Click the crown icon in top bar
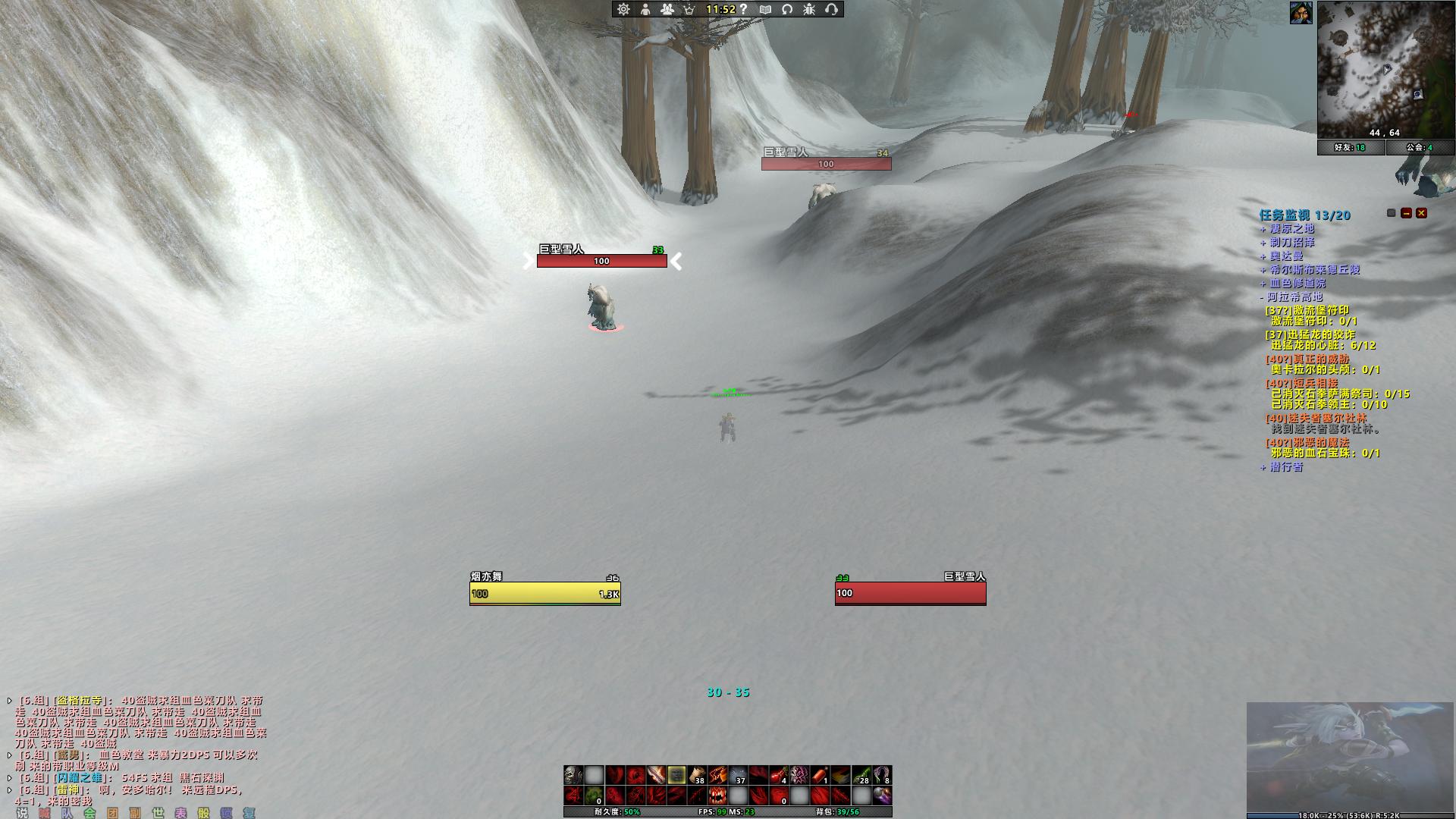Image resolution: width=1456 pixels, height=819 pixels. tap(689, 9)
